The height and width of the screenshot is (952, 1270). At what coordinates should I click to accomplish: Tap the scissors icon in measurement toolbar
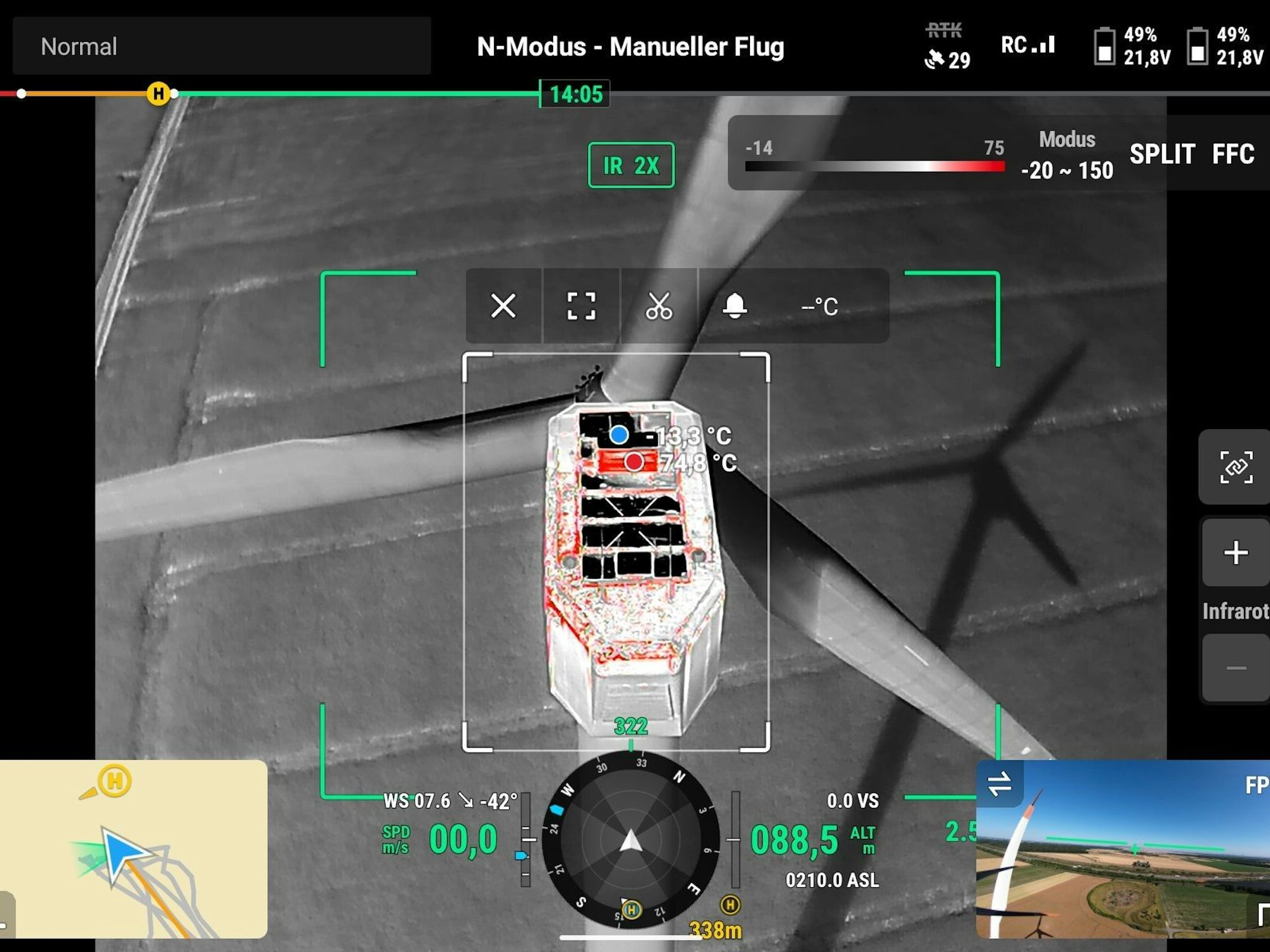658,306
